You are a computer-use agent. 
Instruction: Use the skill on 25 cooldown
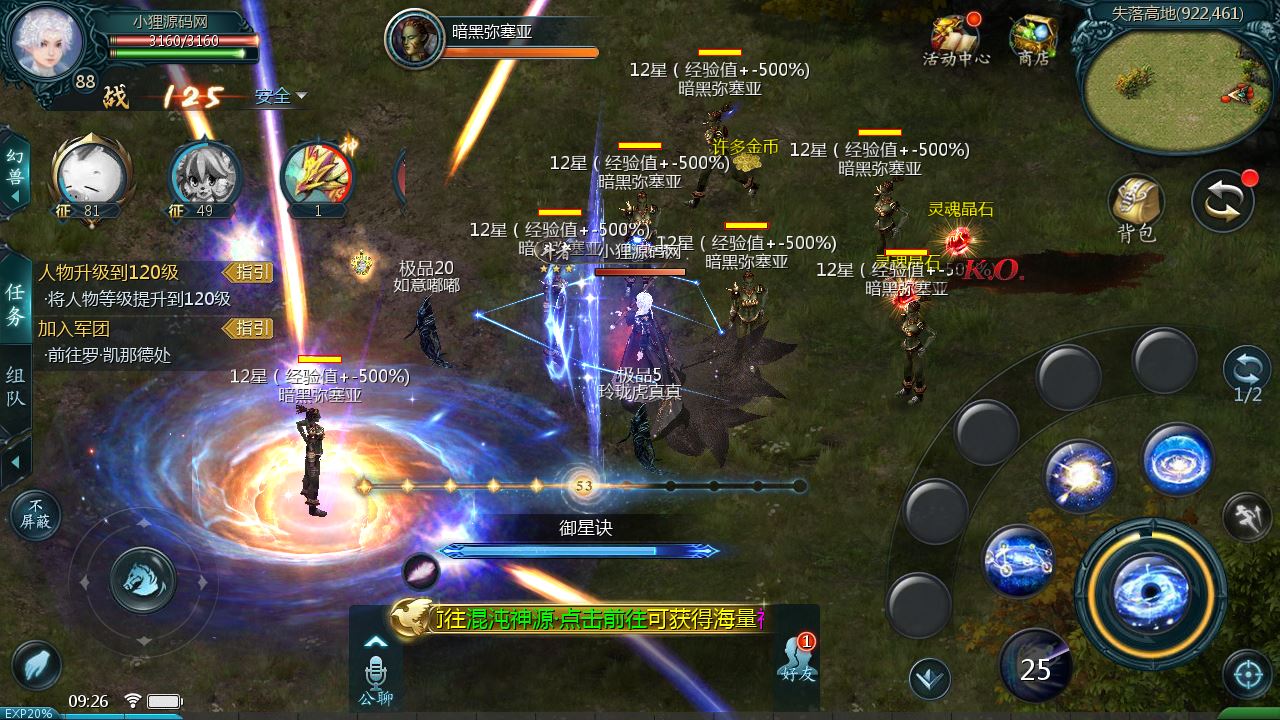pos(1035,665)
